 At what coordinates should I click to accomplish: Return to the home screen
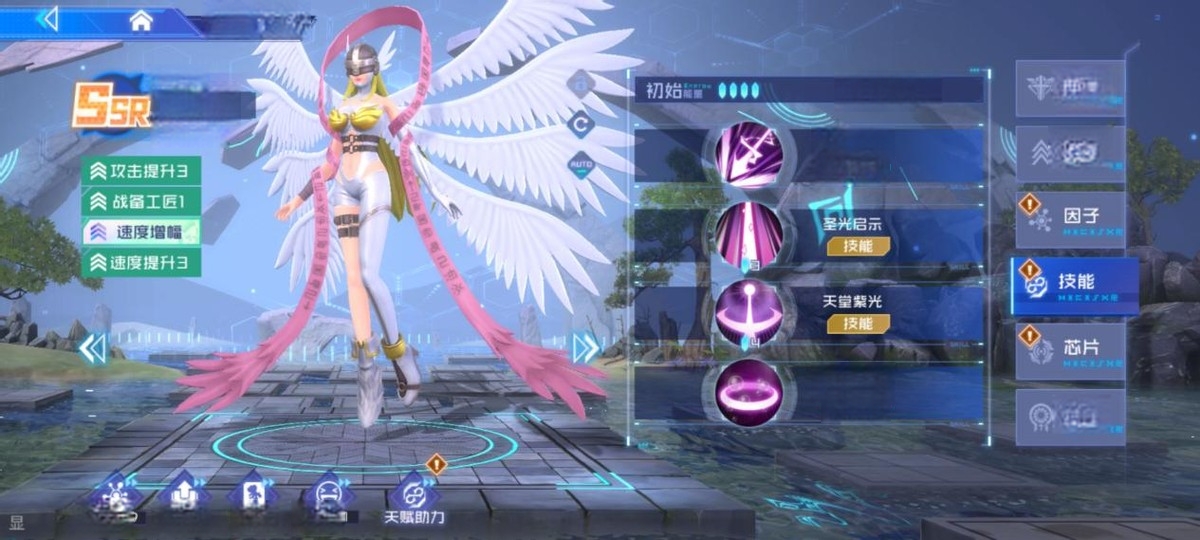[141, 19]
